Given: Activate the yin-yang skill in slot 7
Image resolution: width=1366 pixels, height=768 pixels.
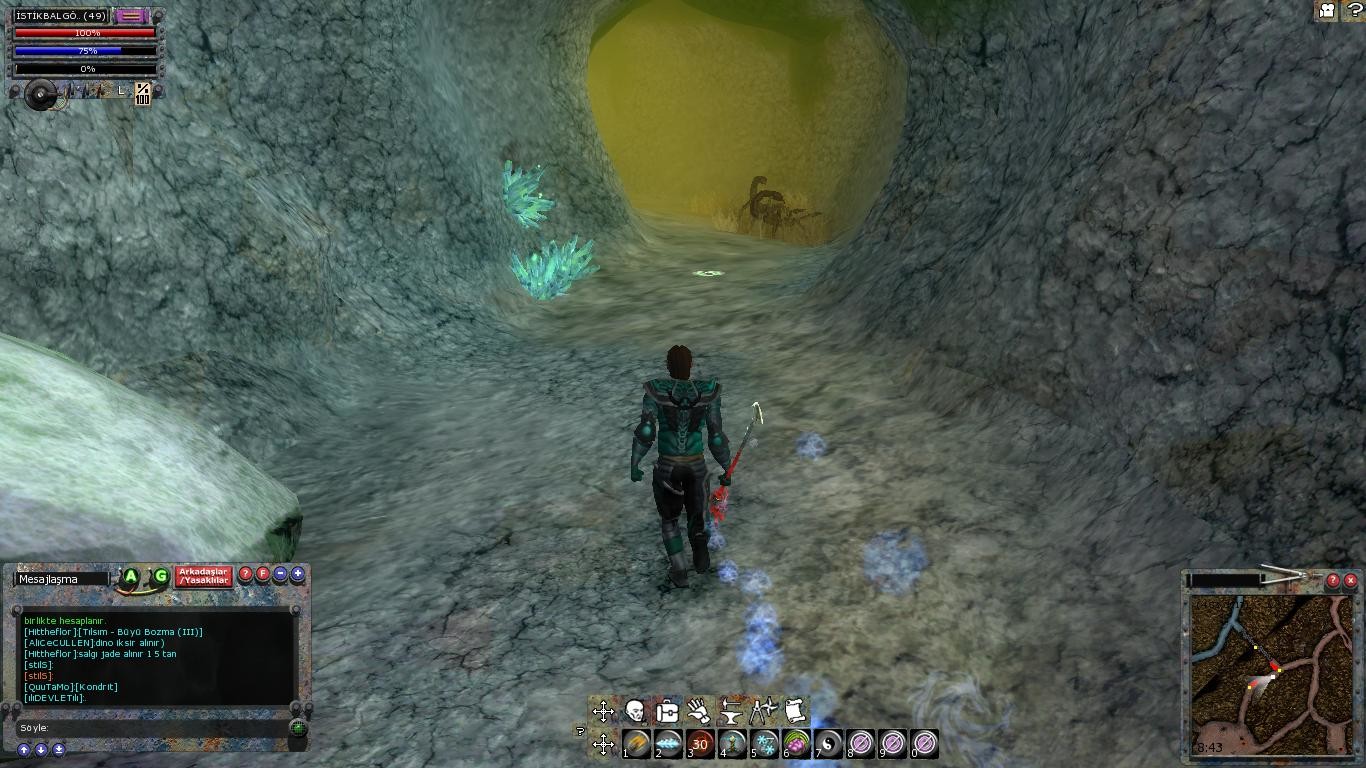Looking at the screenshot, I should pyautogui.click(x=829, y=744).
